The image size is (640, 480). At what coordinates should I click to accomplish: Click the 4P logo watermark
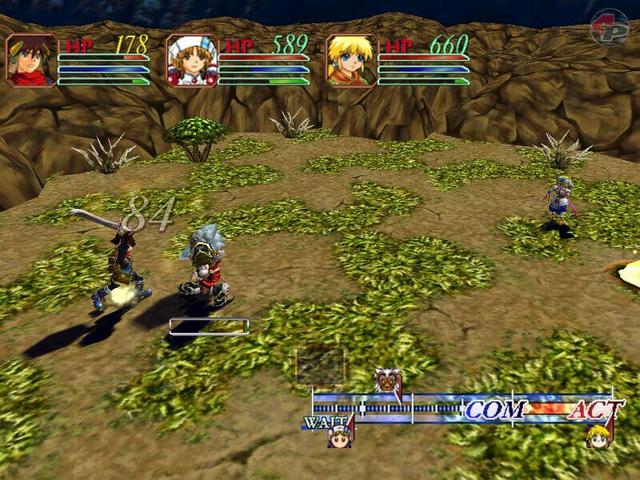pos(608,28)
